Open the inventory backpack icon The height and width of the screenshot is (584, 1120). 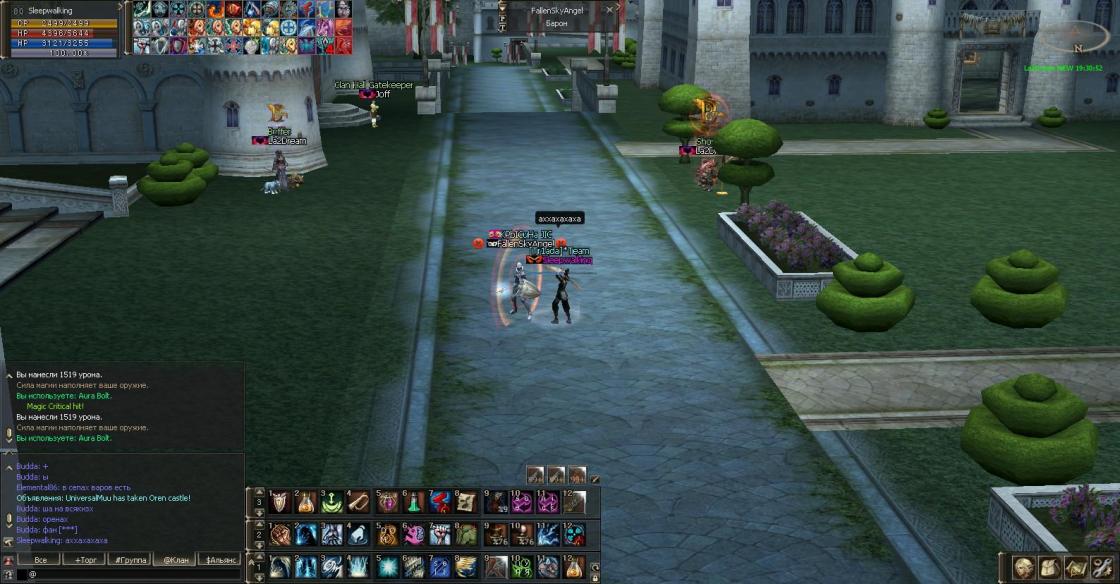click(x=1049, y=567)
